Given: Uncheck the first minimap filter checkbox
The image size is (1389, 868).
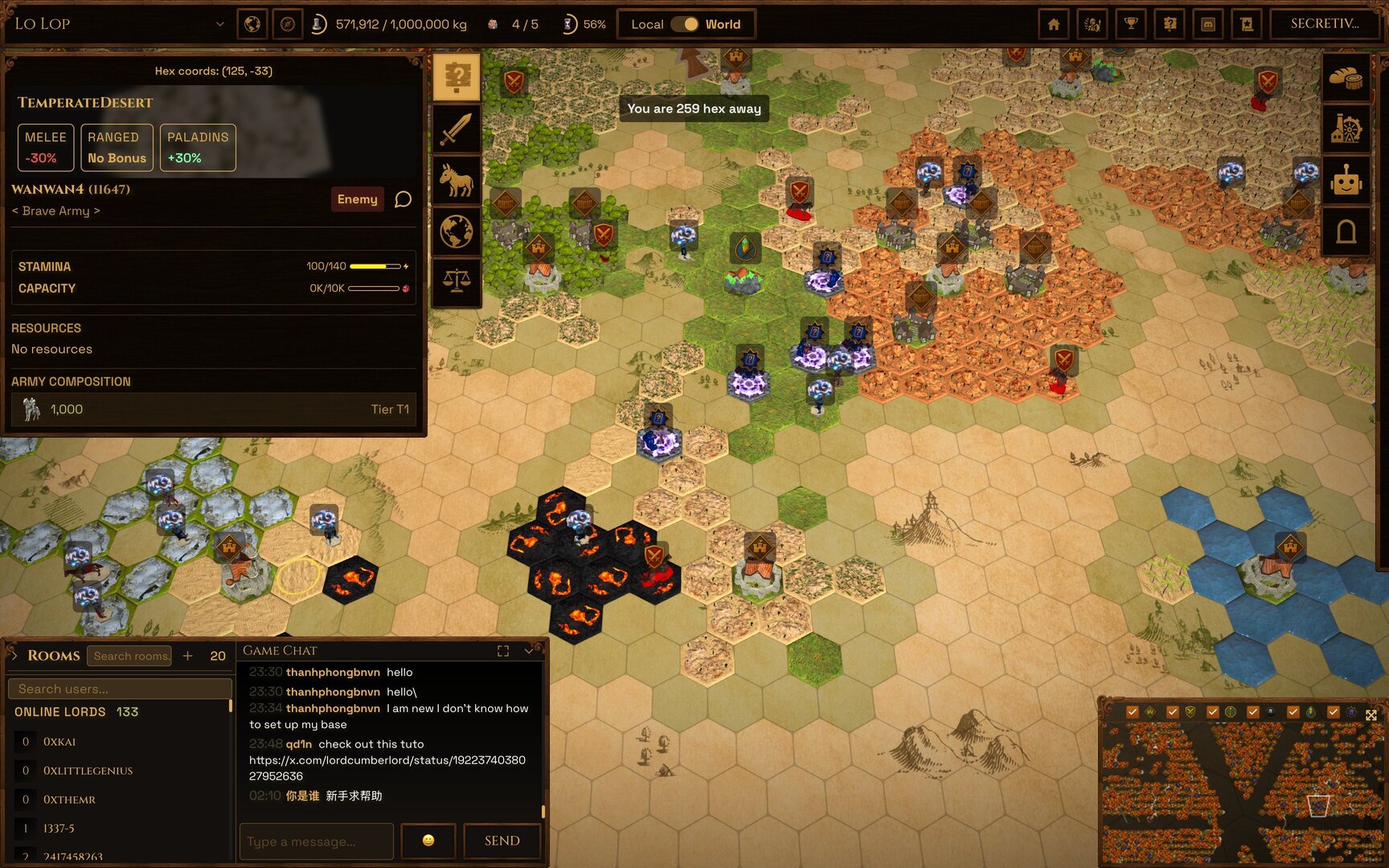Looking at the screenshot, I should click(1133, 711).
